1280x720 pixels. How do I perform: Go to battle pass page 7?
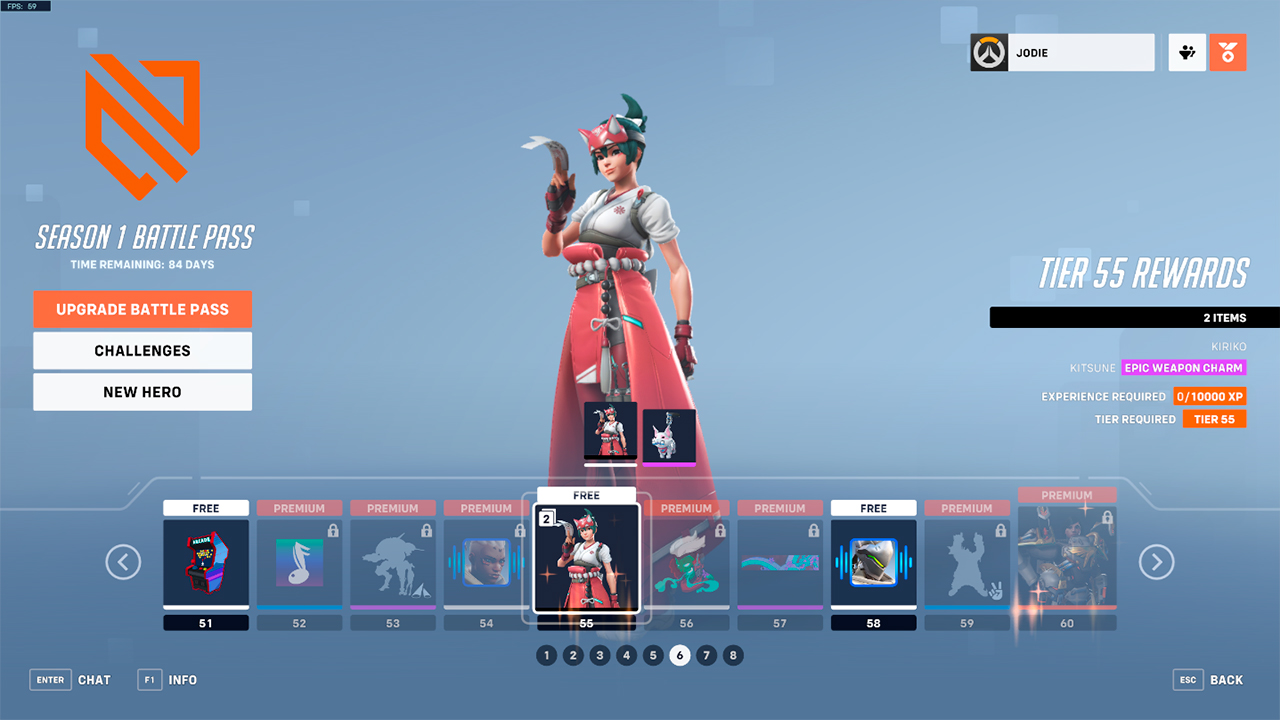(x=707, y=656)
